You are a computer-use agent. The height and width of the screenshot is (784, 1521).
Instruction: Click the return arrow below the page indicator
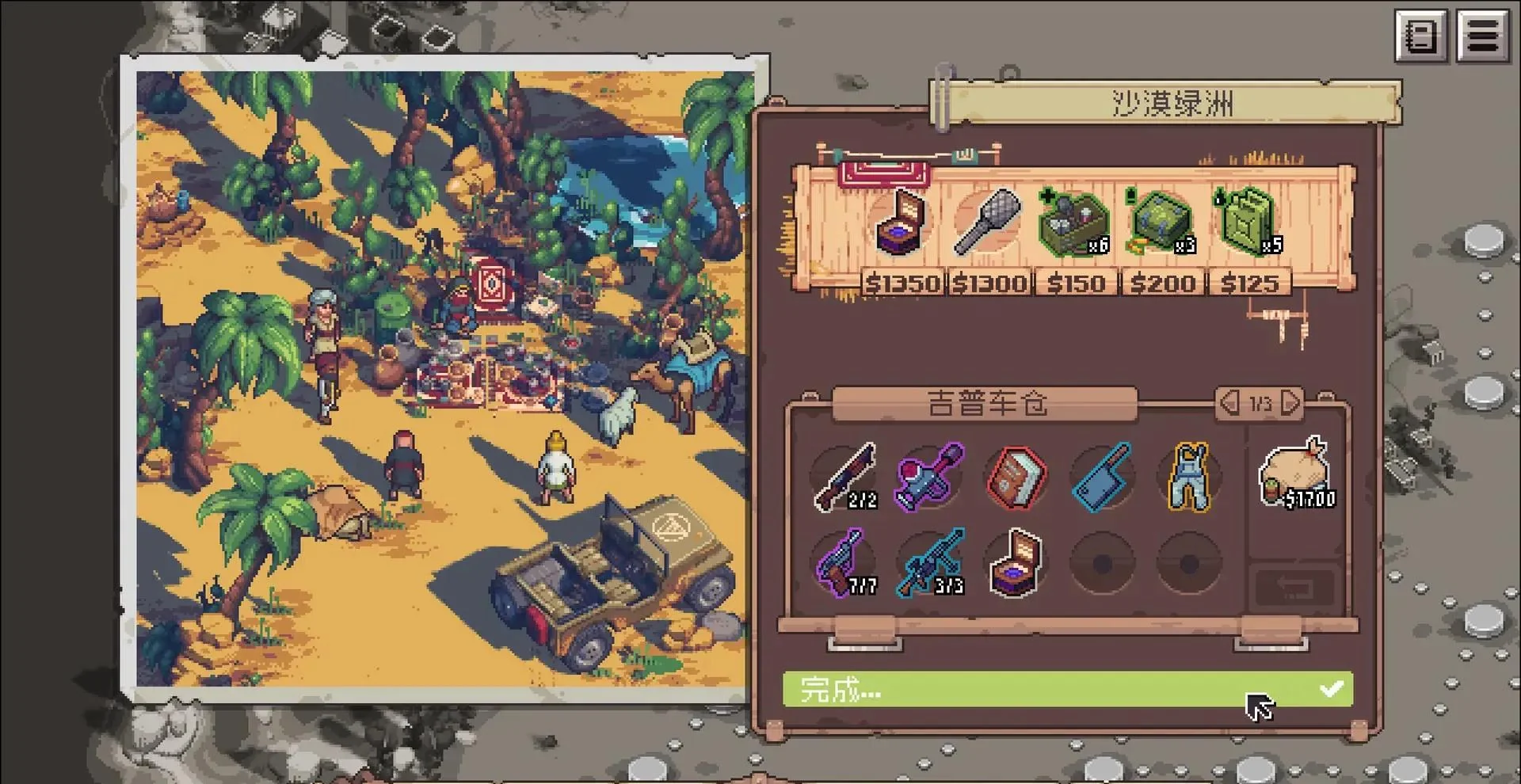click(x=1294, y=585)
